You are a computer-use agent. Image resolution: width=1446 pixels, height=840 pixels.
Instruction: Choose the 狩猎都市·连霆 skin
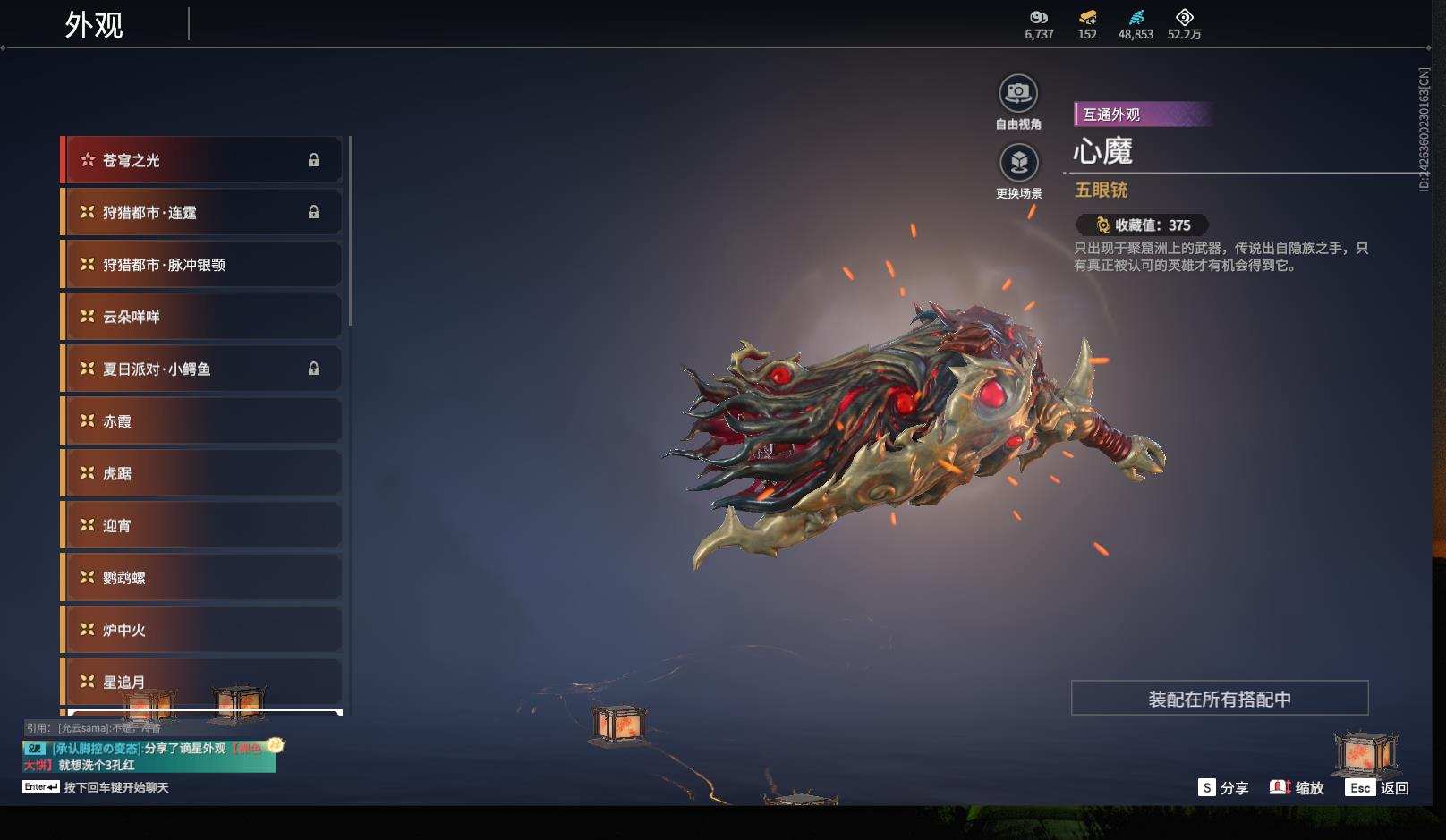(201, 212)
